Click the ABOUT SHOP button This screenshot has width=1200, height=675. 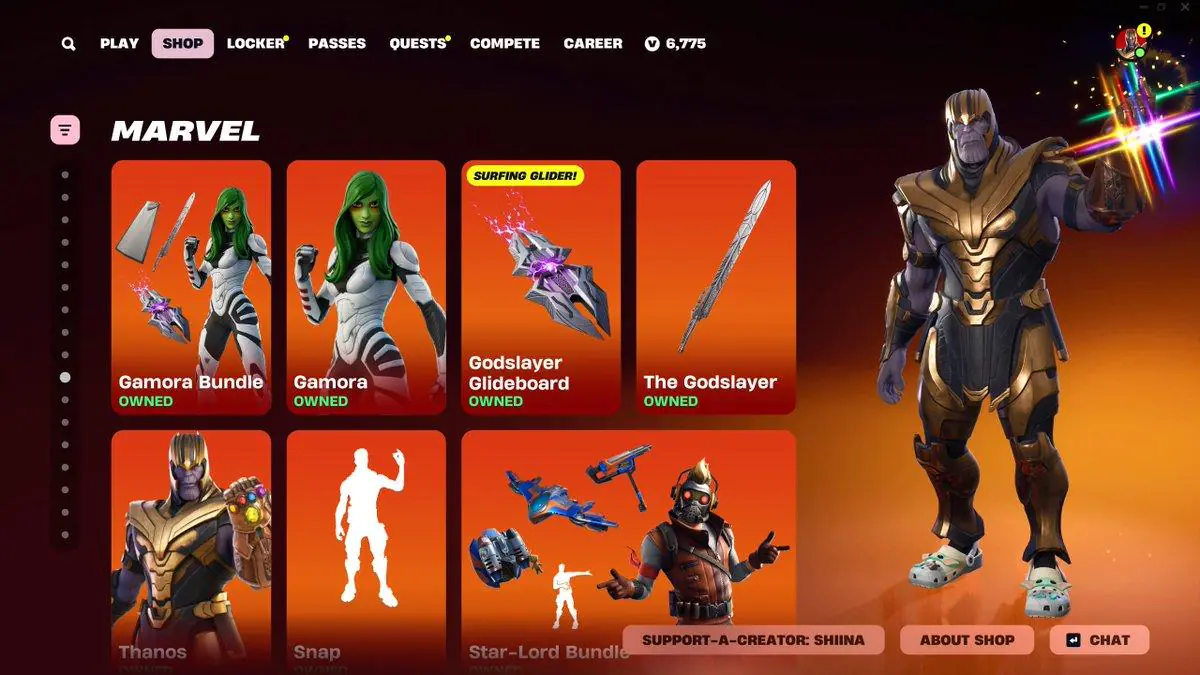tap(967, 640)
